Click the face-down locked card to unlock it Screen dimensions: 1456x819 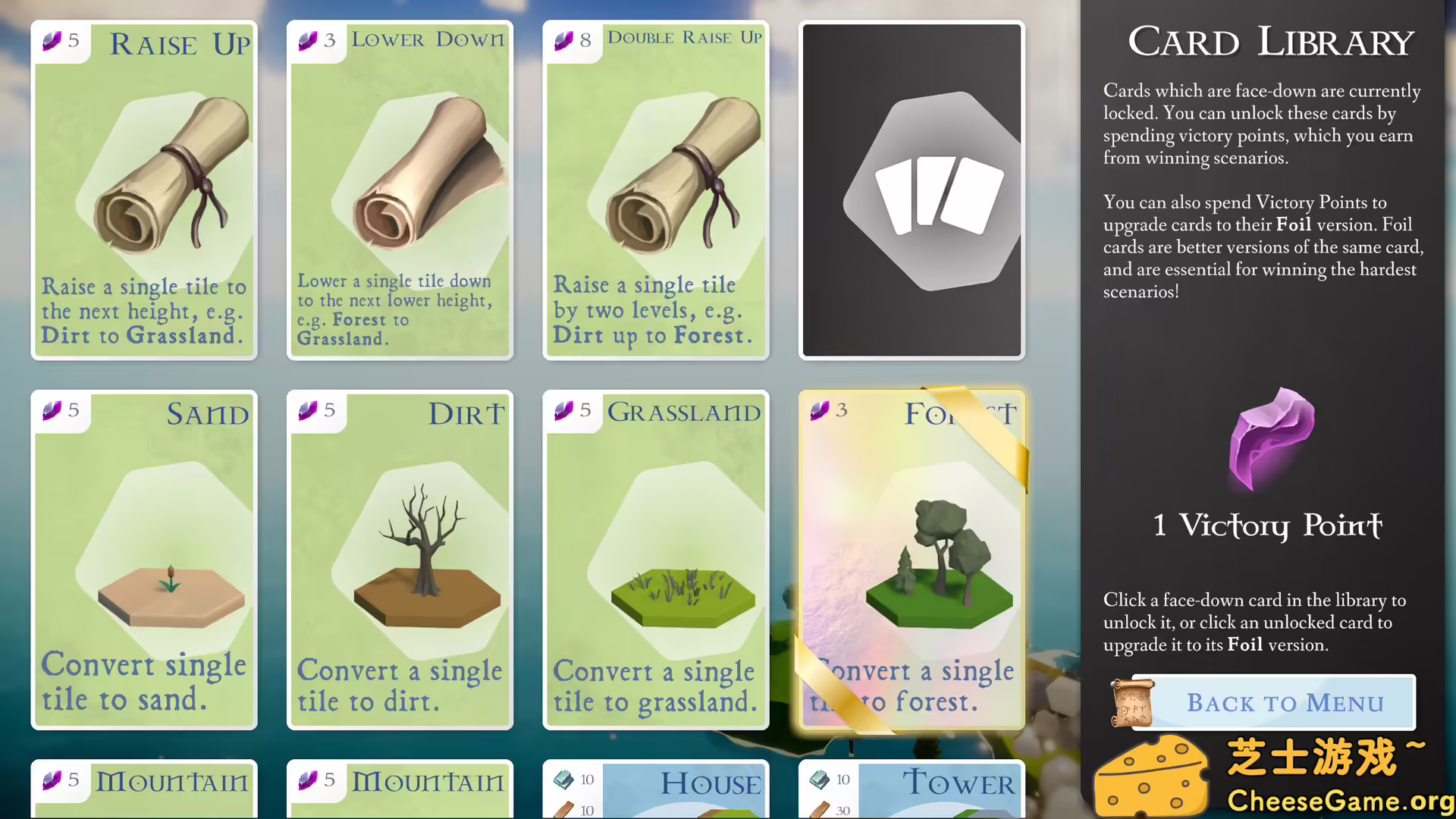(911, 190)
